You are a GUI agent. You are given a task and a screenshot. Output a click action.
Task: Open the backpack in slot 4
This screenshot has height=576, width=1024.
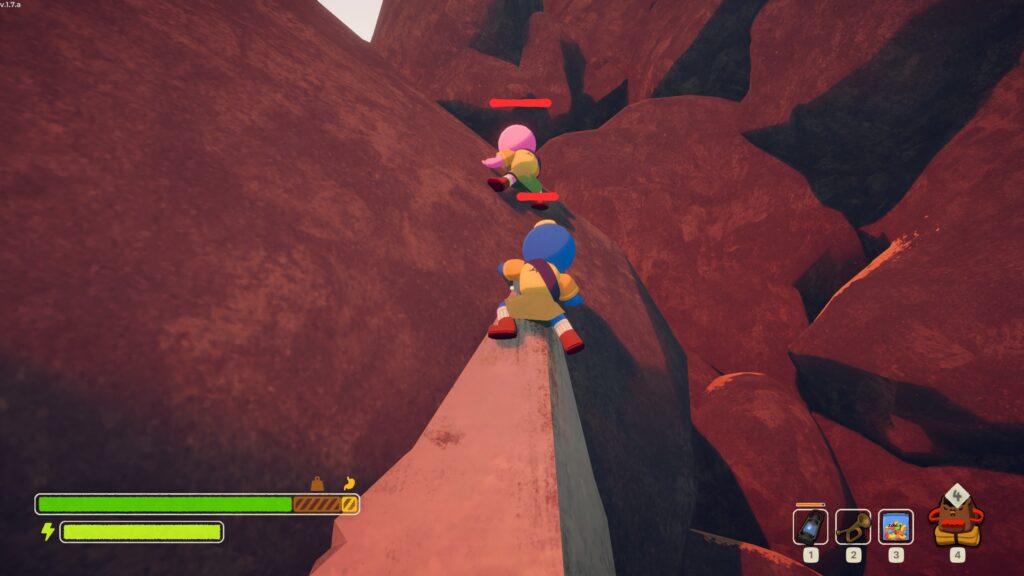[x=956, y=518]
